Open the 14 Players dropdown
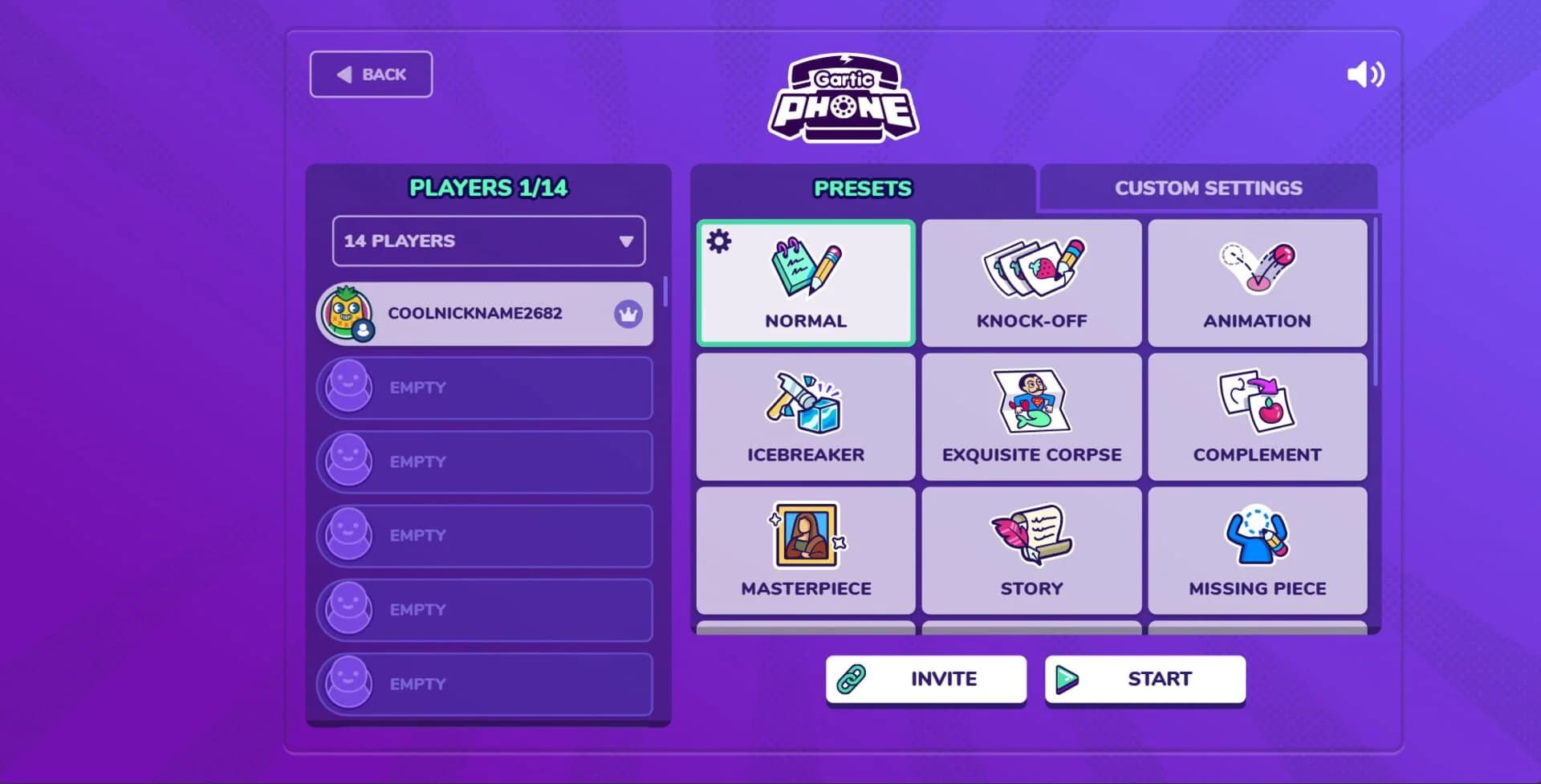The image size is (1541, 784). [x=488, y=241]
